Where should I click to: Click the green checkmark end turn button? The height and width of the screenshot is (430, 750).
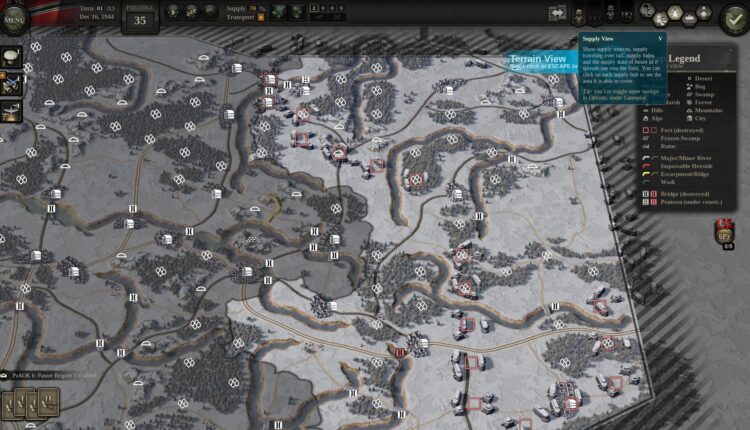(x=734, y=17)
